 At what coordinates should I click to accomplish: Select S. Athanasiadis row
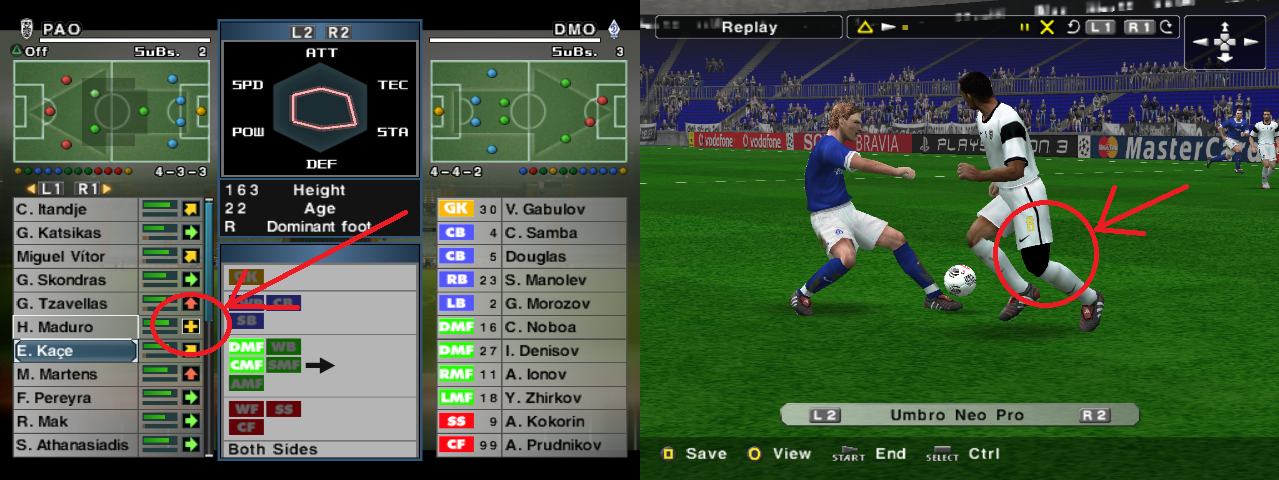click(x=75, y=445)
